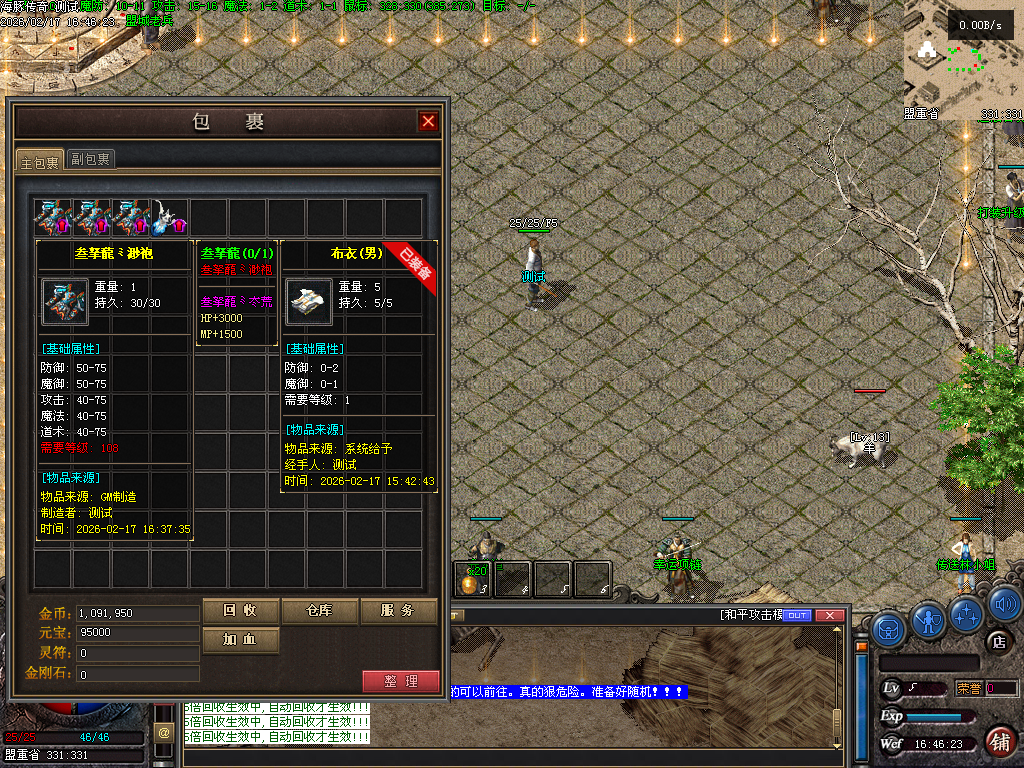Screen dimensions: 1024x768
Task: Toggle the sound speaker icon
Action: (x=1005, y=605)
